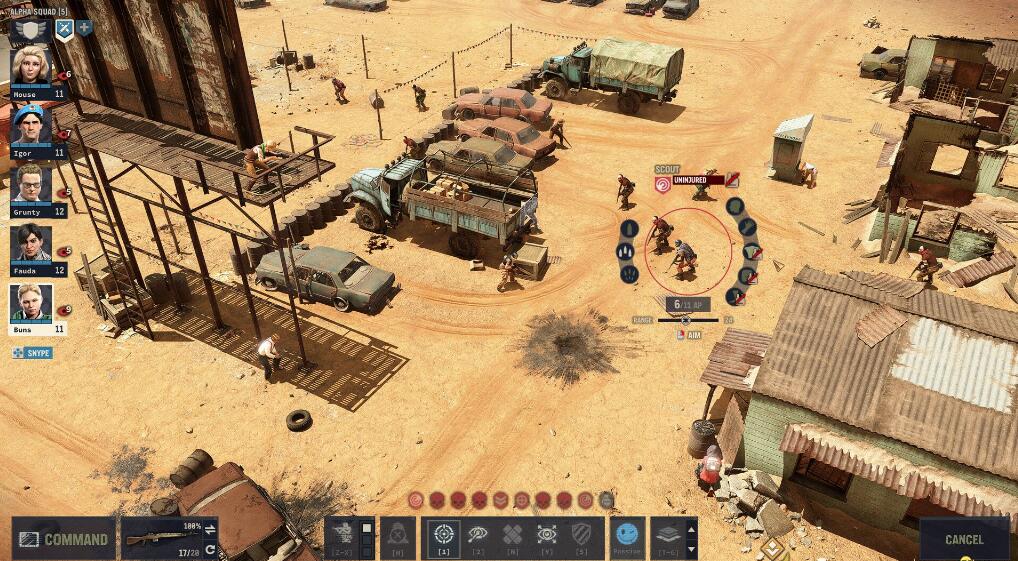
Task: Swap weapons with the arrows icon
Action: coord(210,527)
